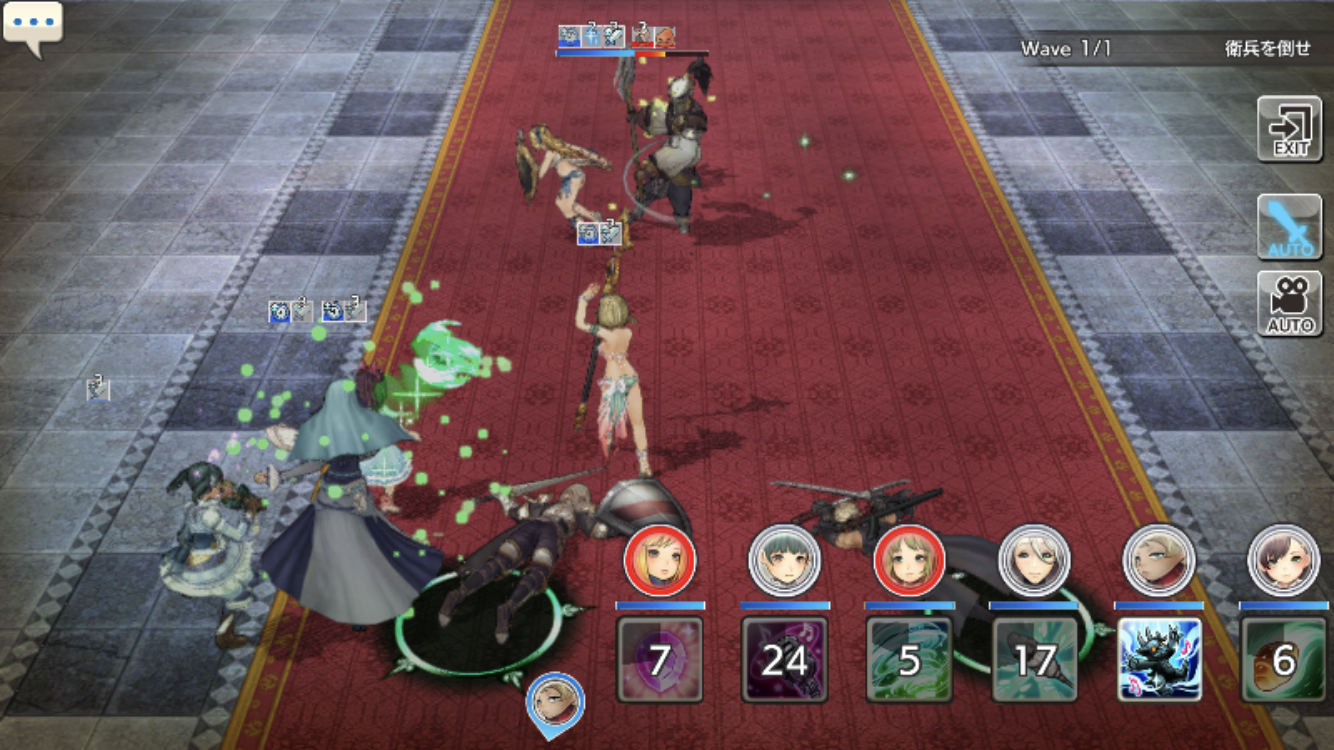
Task: Select the blonde girl's red-ringed portrait
Action: coord(659,560)
